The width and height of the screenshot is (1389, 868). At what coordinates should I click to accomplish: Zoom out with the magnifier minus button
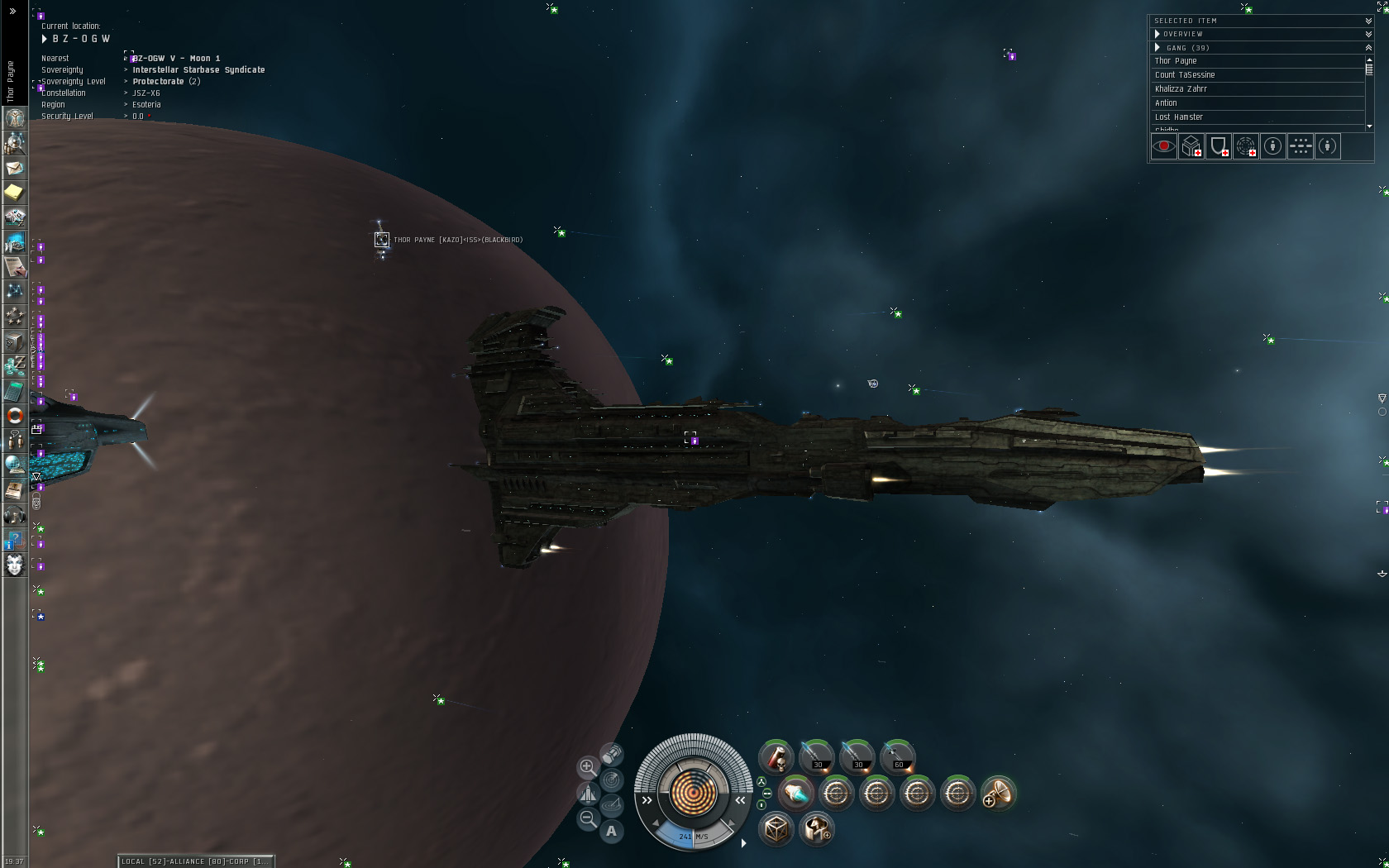587,818
